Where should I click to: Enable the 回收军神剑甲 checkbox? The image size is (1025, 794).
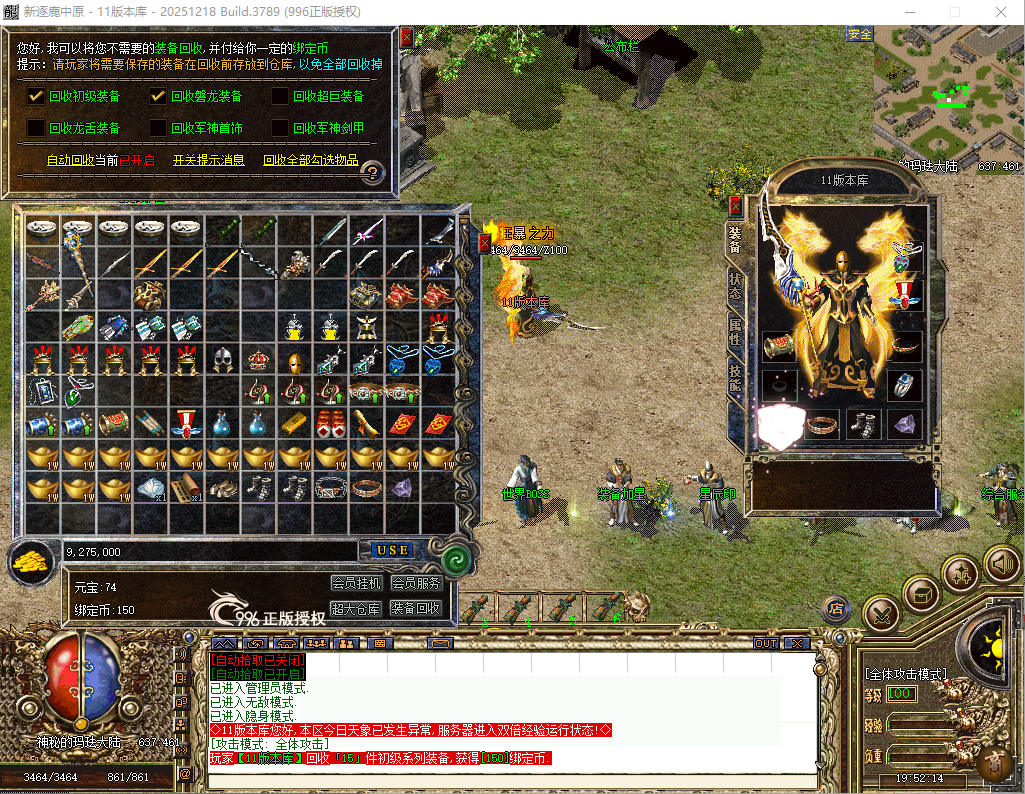280,128
